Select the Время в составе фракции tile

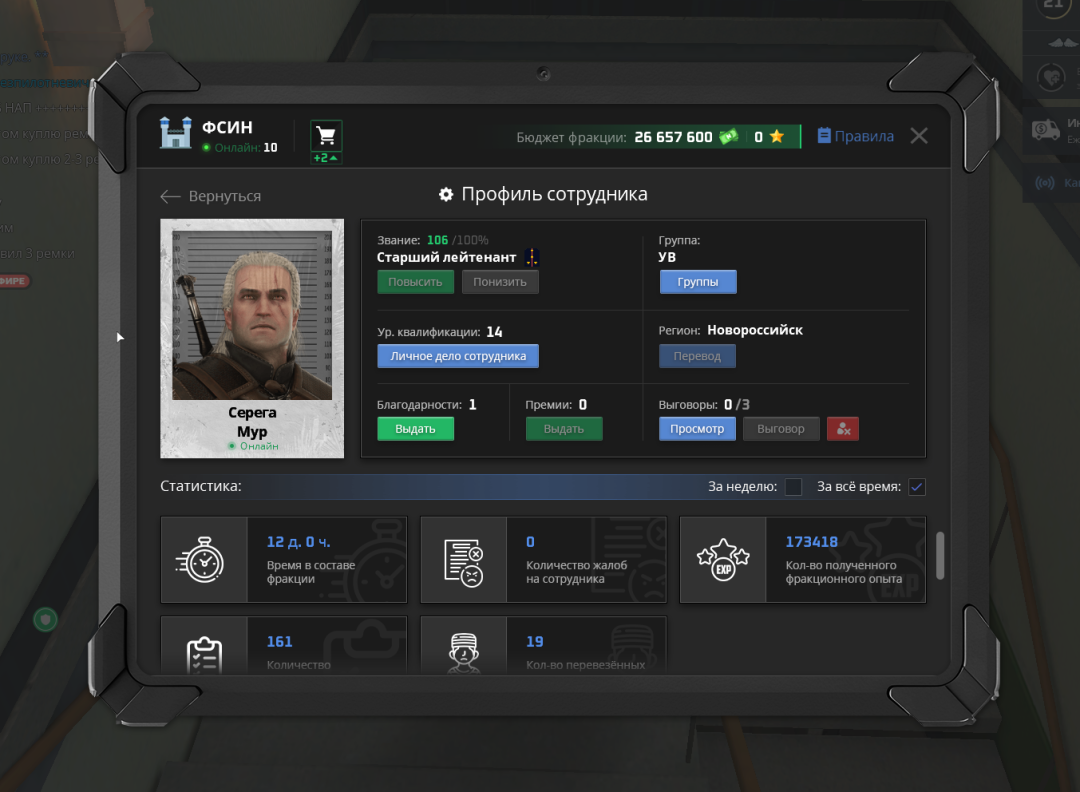[x=284, y=560]
